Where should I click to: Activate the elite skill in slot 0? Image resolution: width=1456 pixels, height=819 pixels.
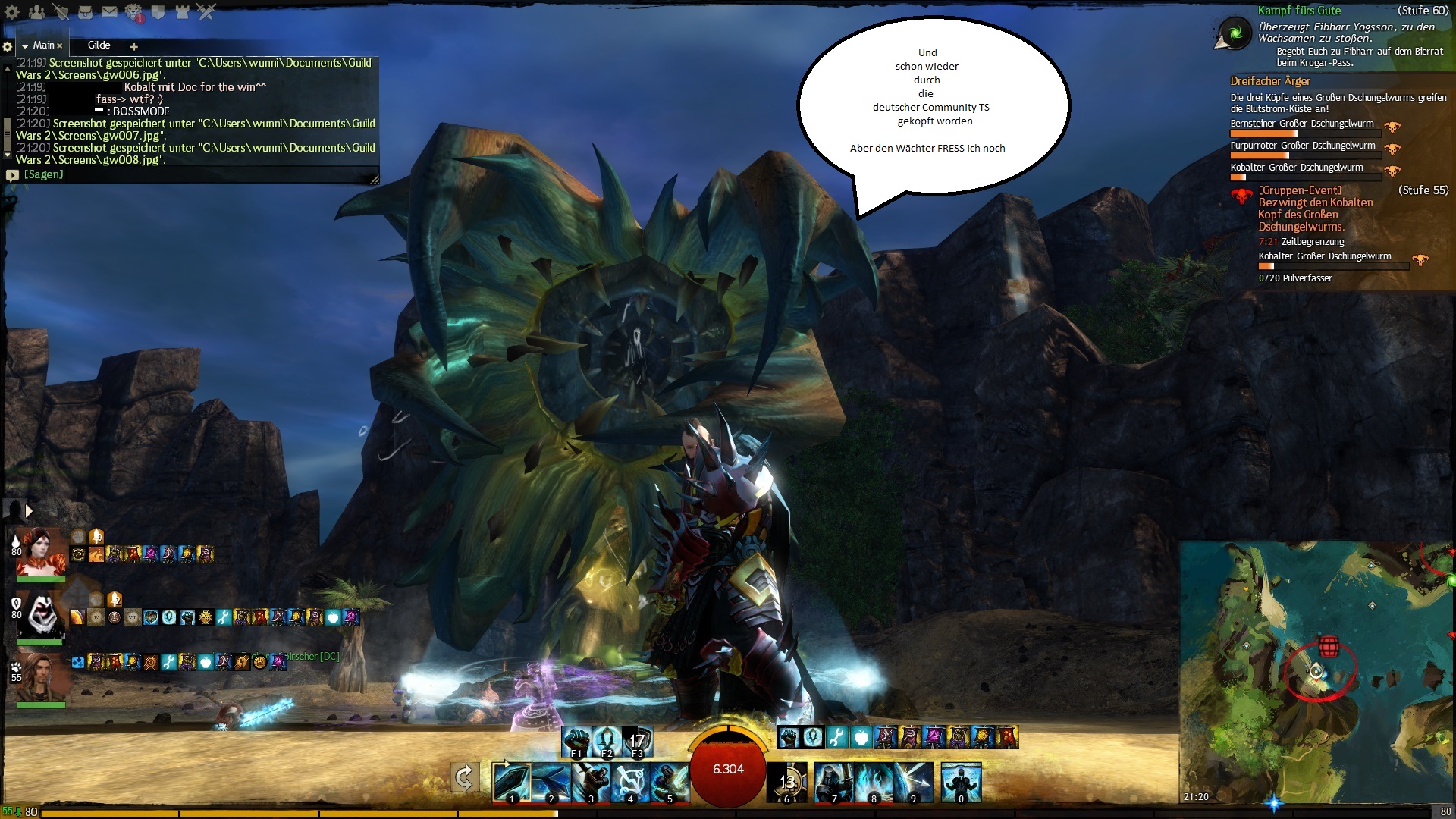click(961, 782)
